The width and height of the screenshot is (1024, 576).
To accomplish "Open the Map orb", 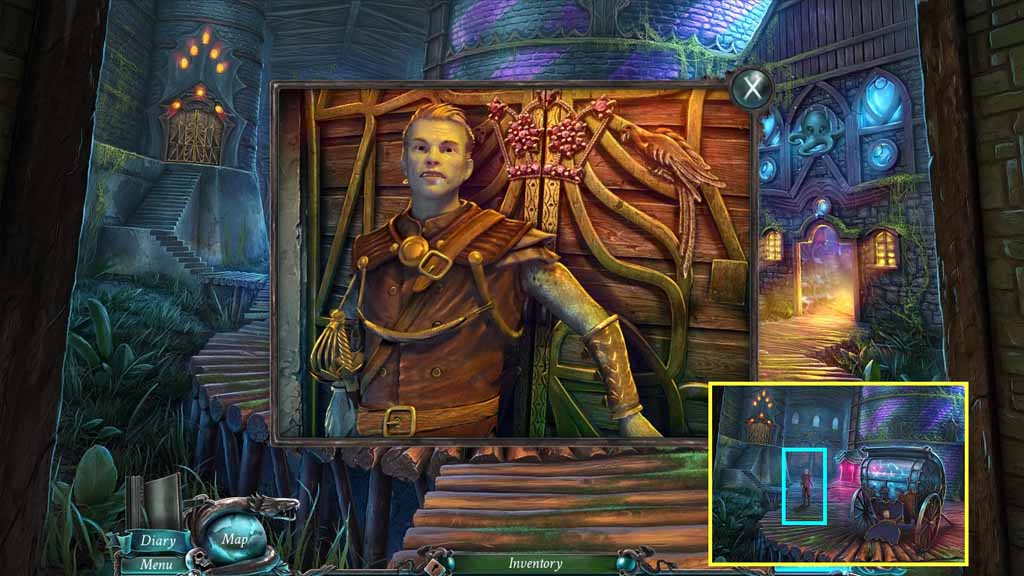I will tap(236, 539).
